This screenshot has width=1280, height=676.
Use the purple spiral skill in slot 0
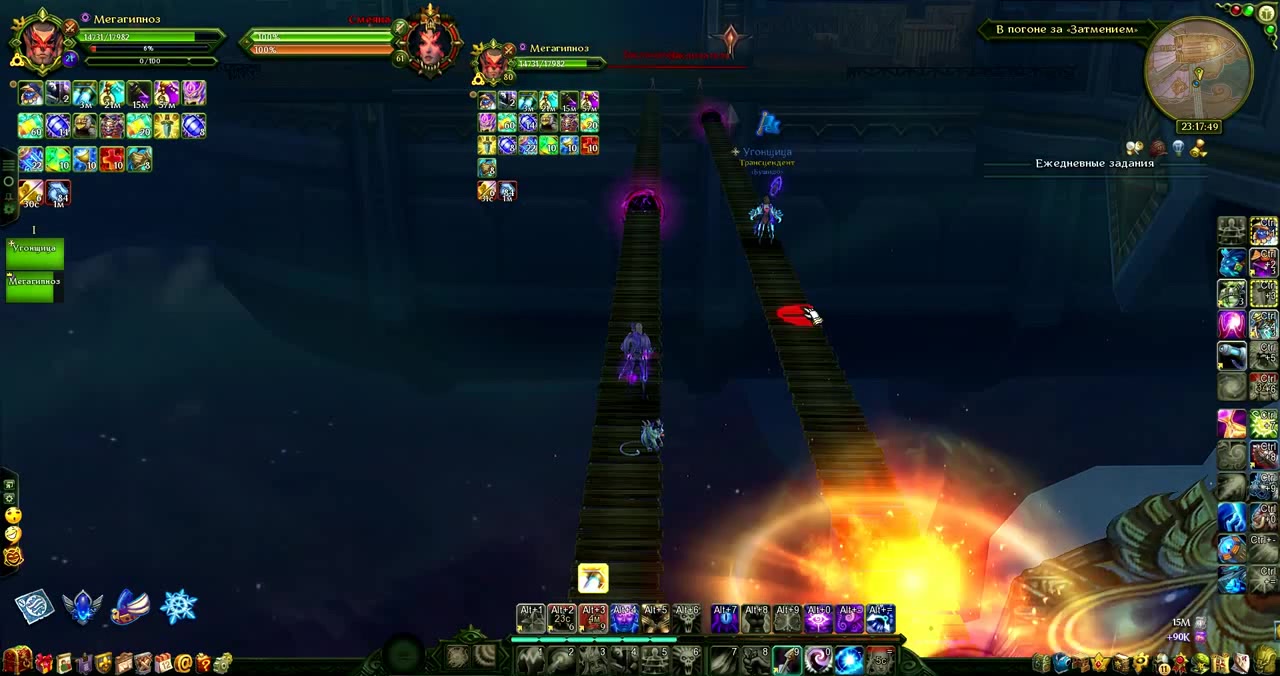(818, 659)
